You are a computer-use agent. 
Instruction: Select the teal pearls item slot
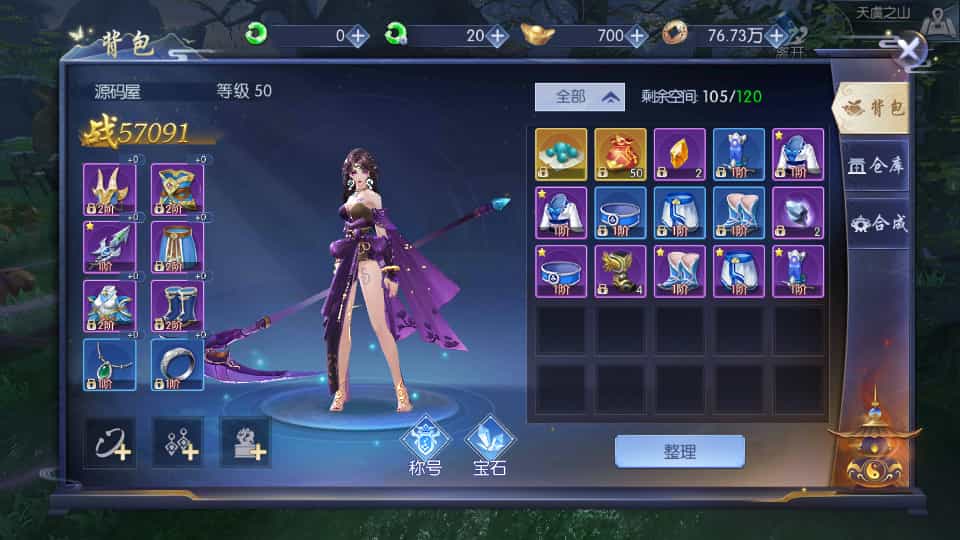(561, 154)
